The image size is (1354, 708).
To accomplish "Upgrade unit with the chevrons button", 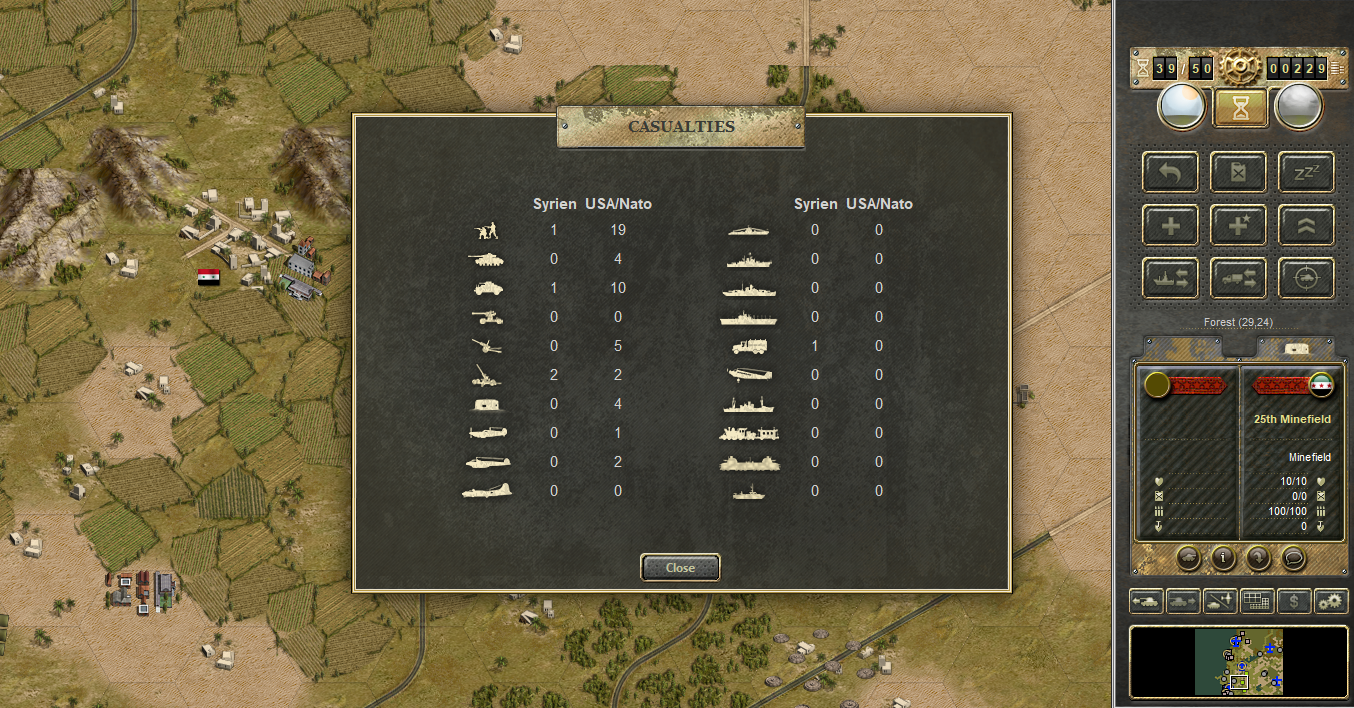I will pos(1306,225).
